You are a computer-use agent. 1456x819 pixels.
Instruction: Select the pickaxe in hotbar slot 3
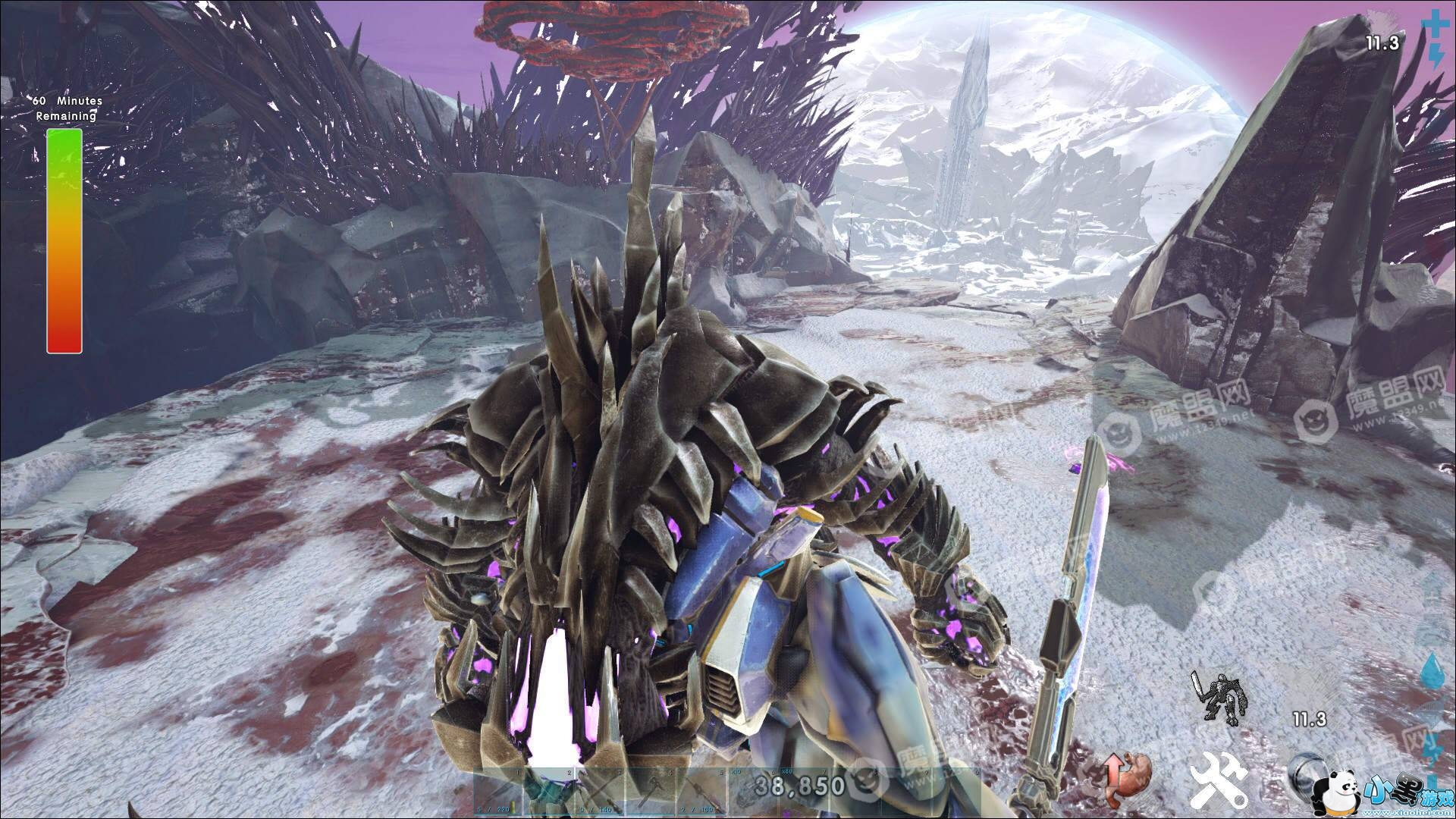[599, 793]
